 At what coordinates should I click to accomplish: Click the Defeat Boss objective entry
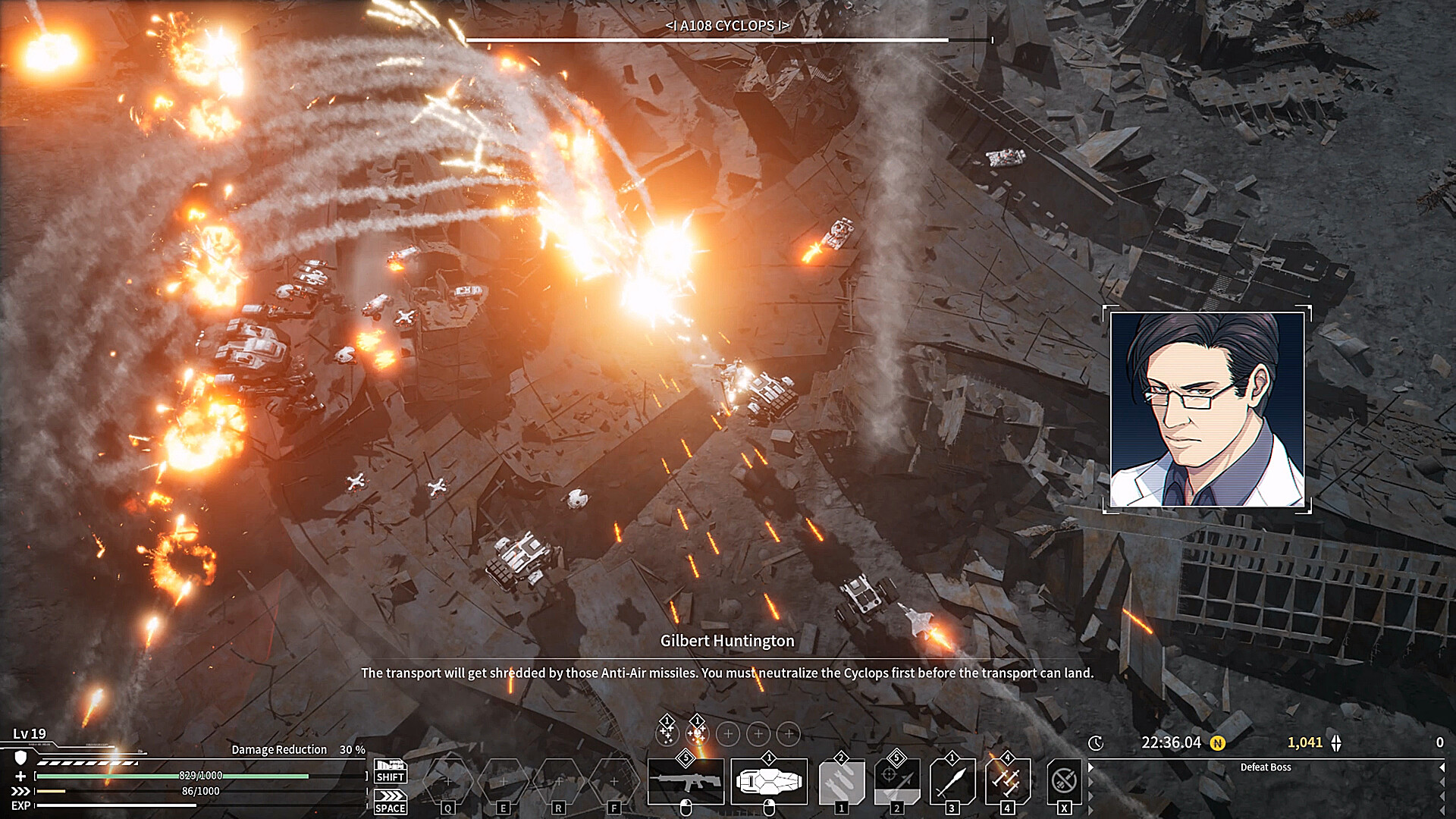click(x=1265, y=767)
